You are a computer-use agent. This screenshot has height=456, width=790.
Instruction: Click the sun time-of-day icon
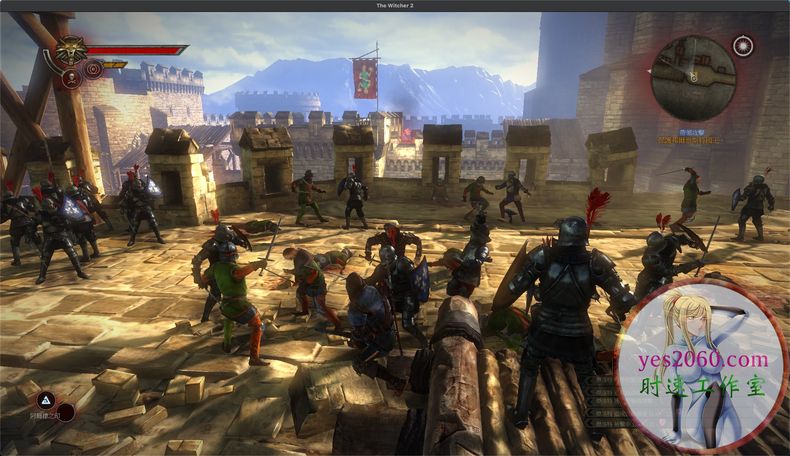tap(743, 45)
